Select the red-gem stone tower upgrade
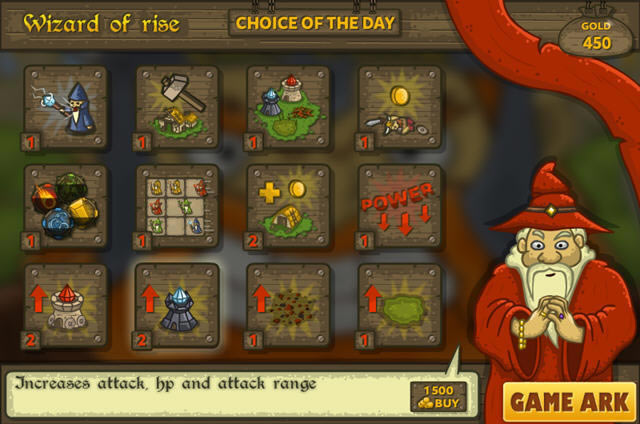The width and height of the screenshot is (640, 424). [x=66, y=304]
